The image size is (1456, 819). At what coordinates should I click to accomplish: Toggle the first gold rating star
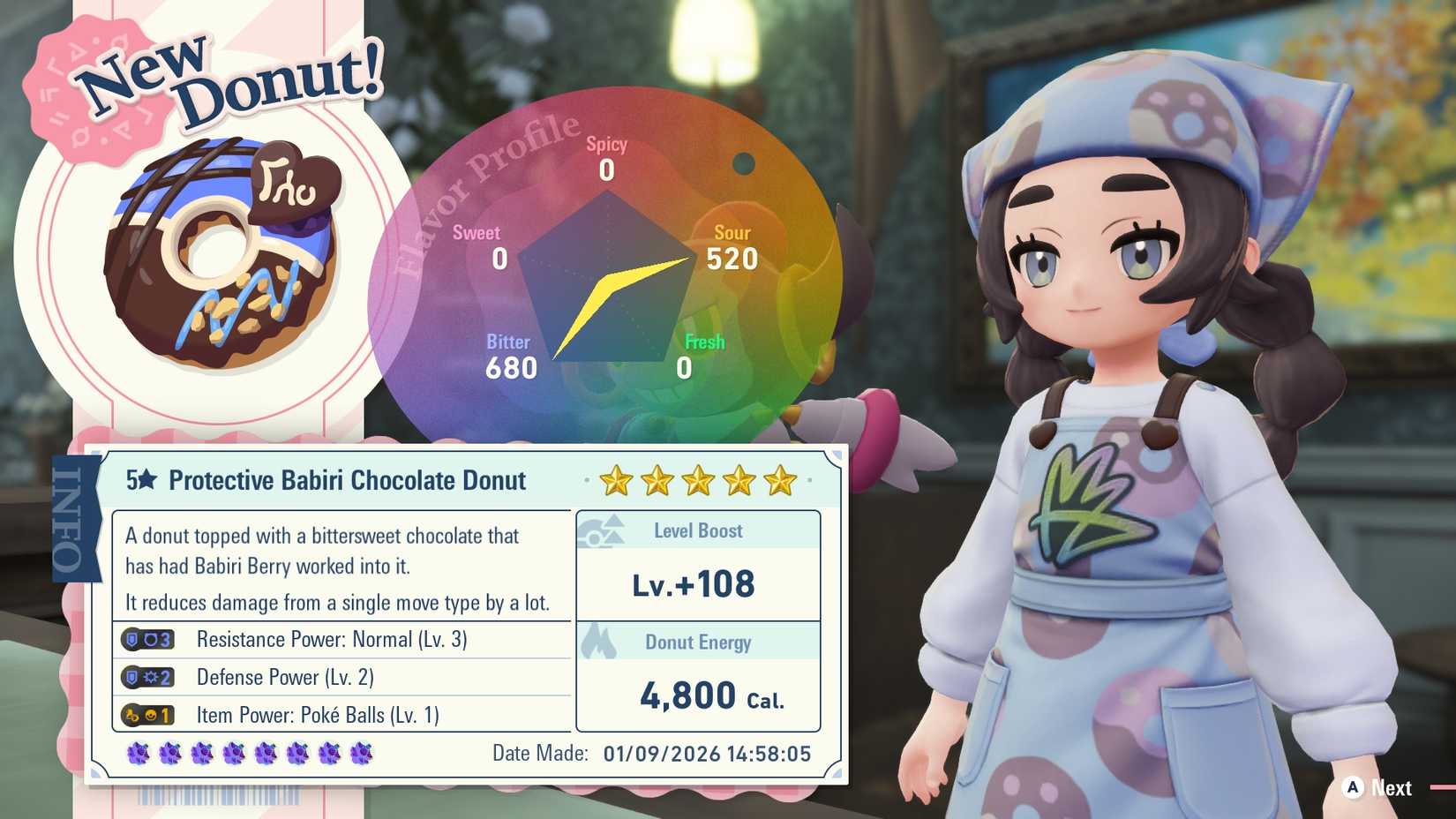pos(615,481)
